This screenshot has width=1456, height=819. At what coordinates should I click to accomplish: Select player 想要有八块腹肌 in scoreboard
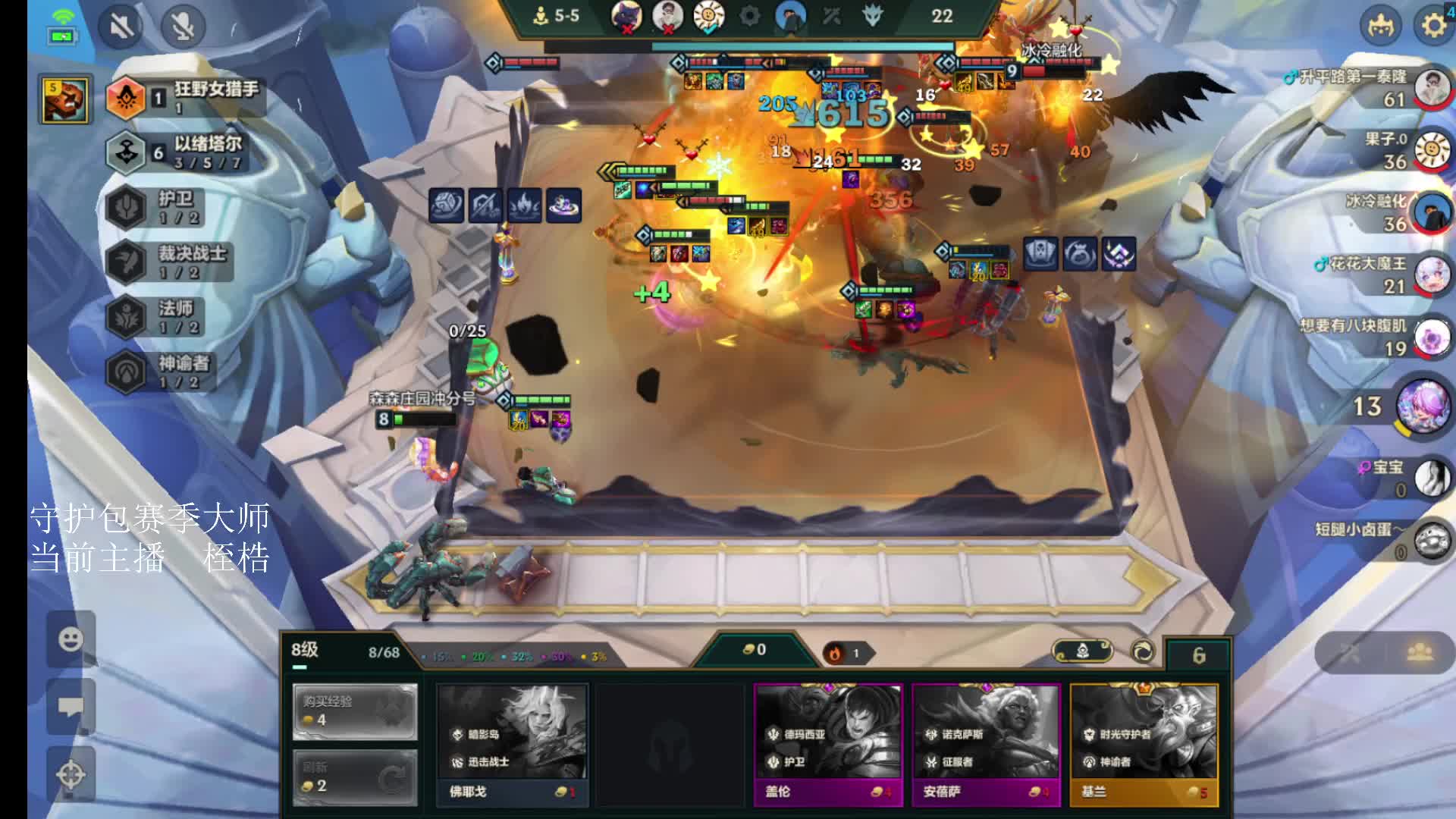[x=1432, y=337]
